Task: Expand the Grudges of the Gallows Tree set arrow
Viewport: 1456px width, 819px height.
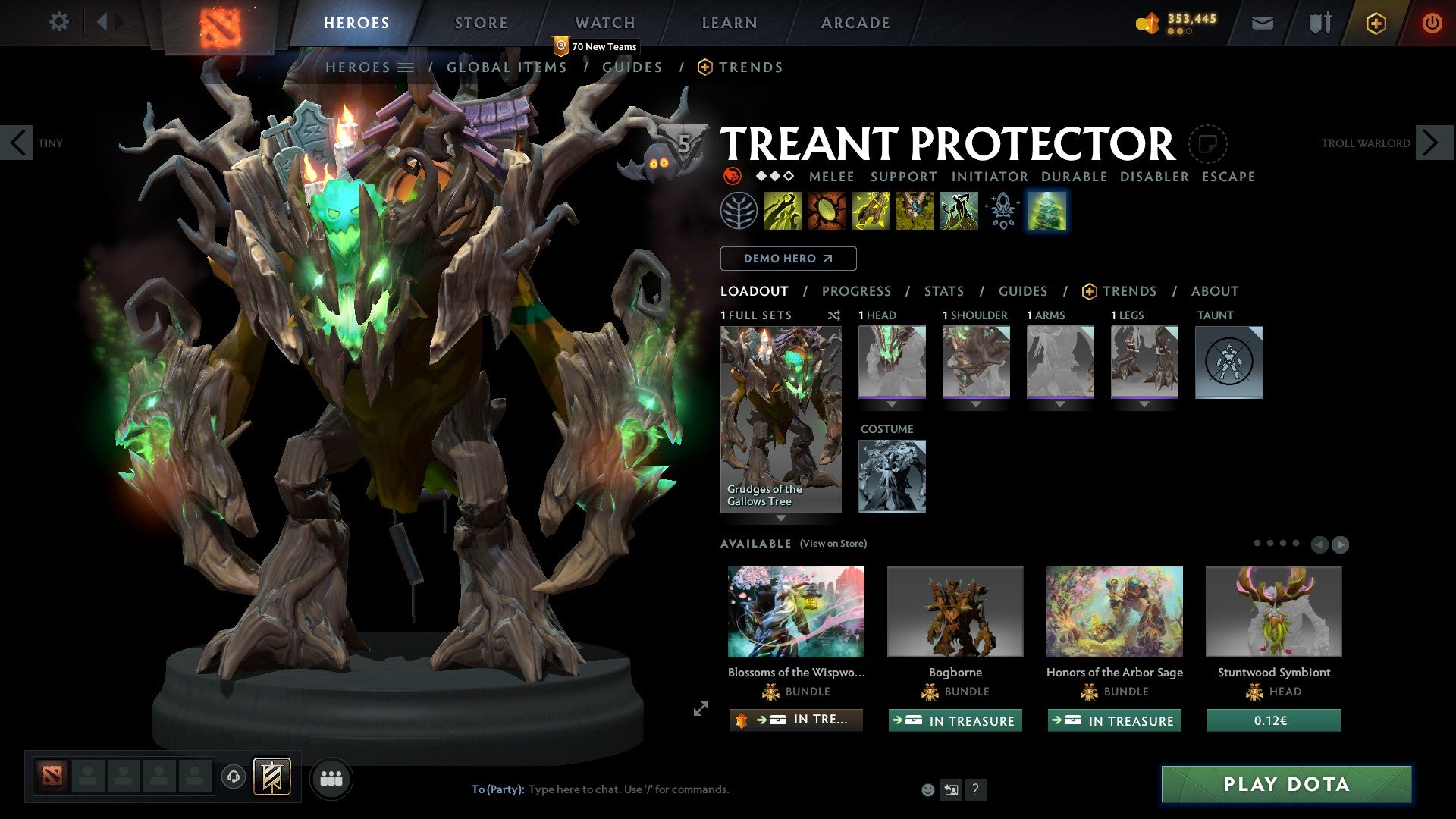Action: [x=781, y=519]
